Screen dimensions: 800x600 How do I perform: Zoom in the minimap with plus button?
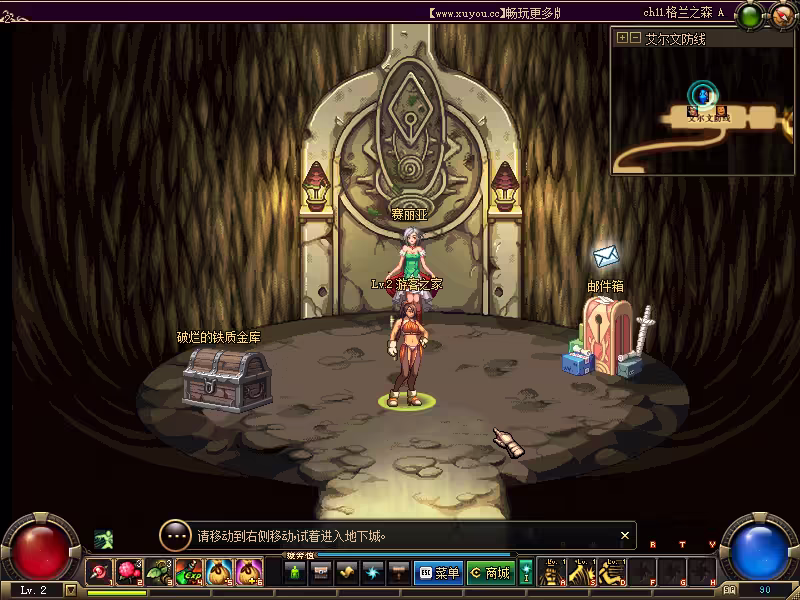click(623, 38)
